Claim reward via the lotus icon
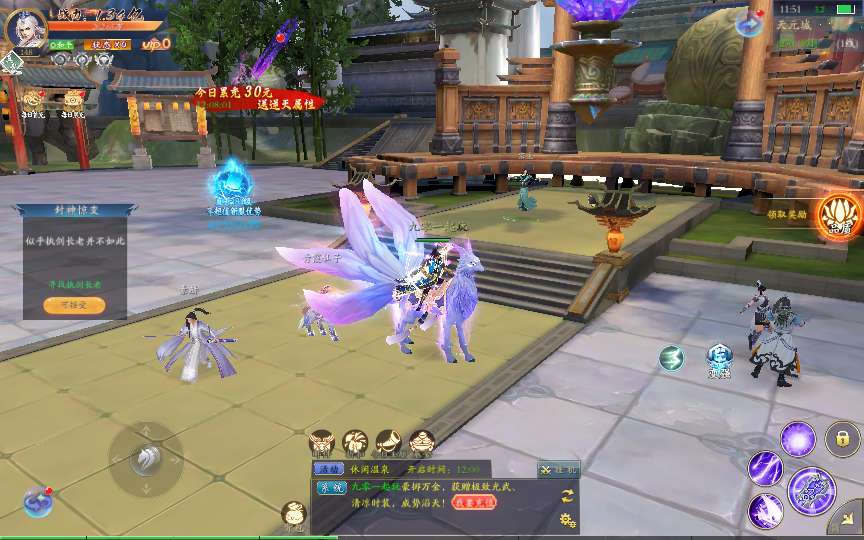The height and width of the screenshot is (540, 864). pos(838,214)
